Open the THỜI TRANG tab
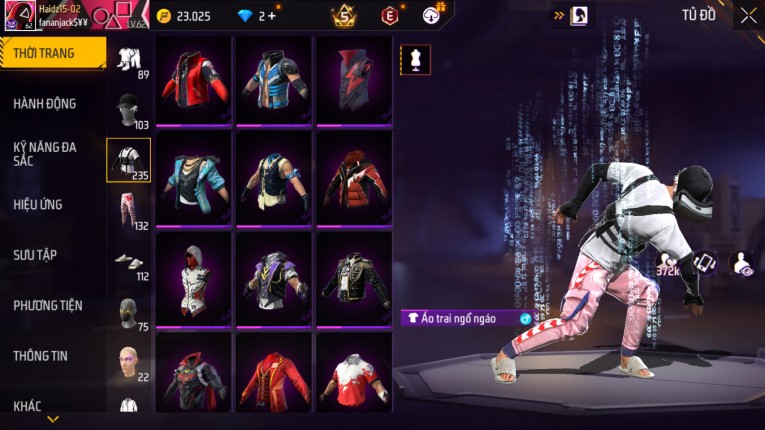Screen dimensions: 765x430 pyautogui.click(x=52, y=53)
